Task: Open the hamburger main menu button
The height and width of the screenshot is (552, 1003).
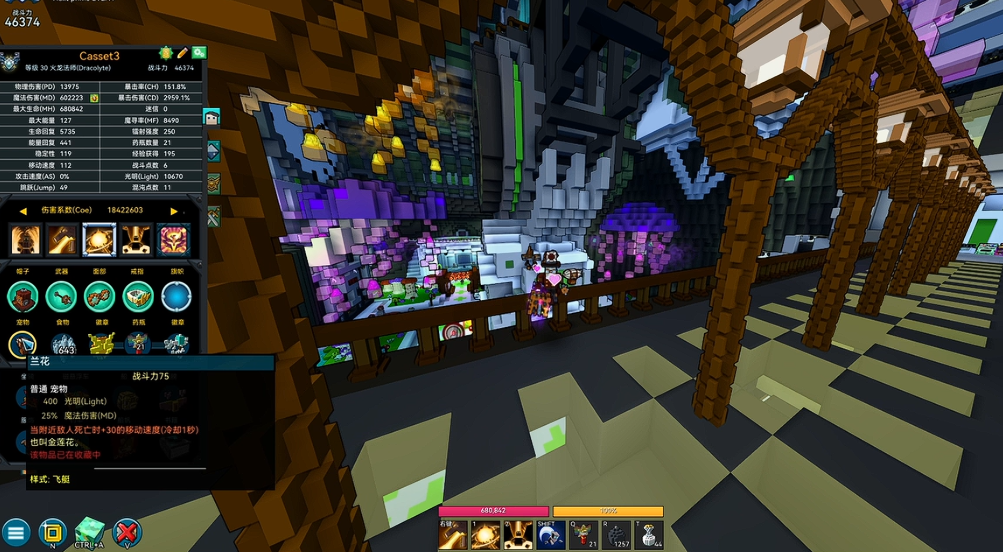Action: coord(15,531)
